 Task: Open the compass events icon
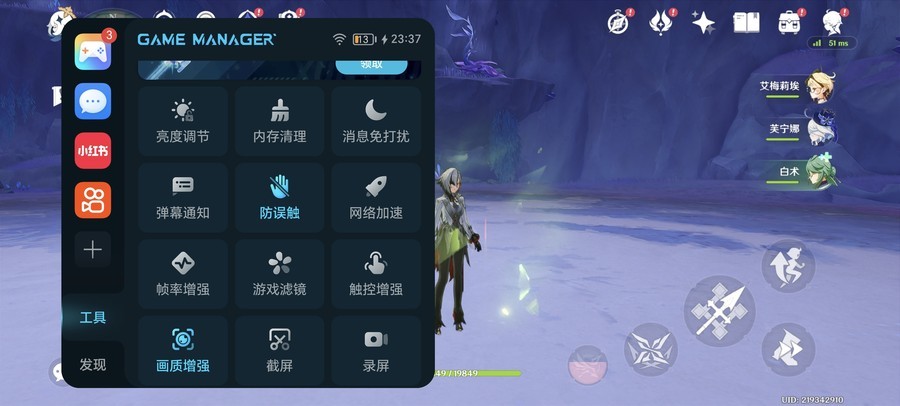click(x=622, y=22)
